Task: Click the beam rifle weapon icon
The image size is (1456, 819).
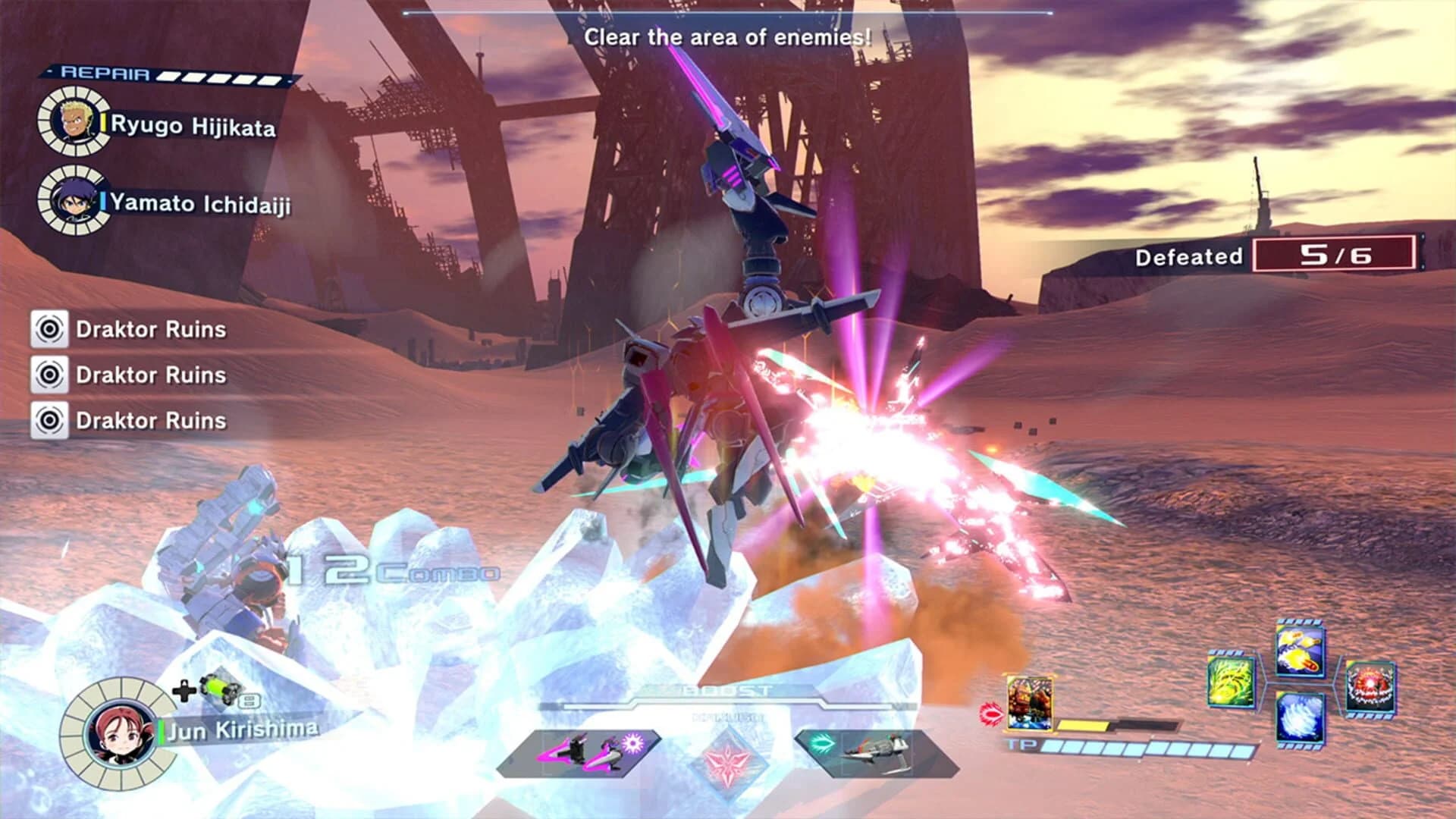Action: (x=877, y=752)
